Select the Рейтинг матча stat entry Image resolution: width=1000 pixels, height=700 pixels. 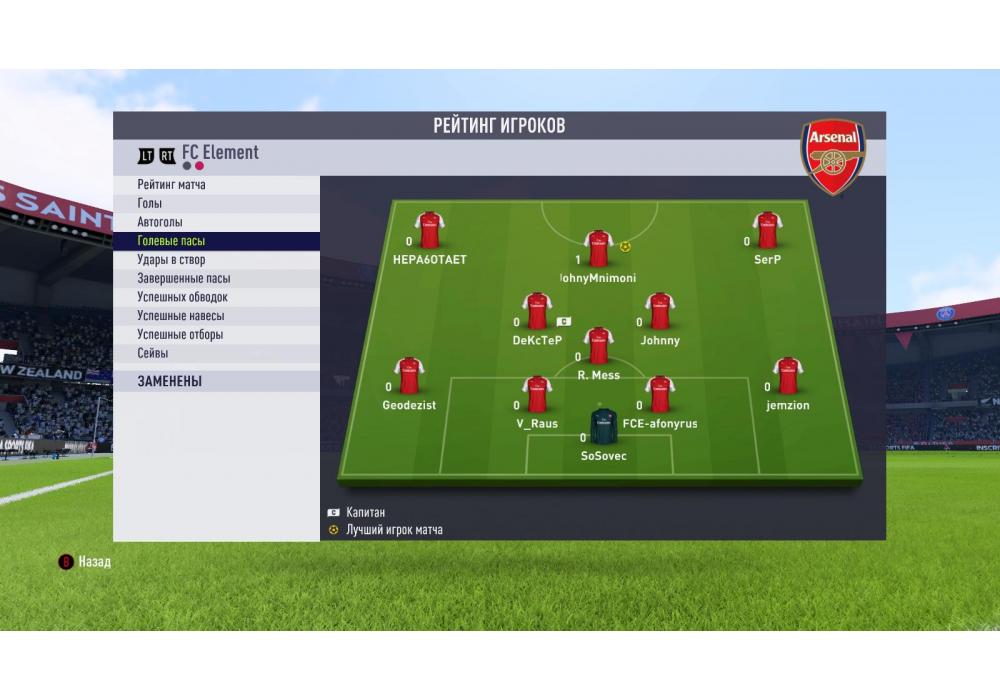172,185
